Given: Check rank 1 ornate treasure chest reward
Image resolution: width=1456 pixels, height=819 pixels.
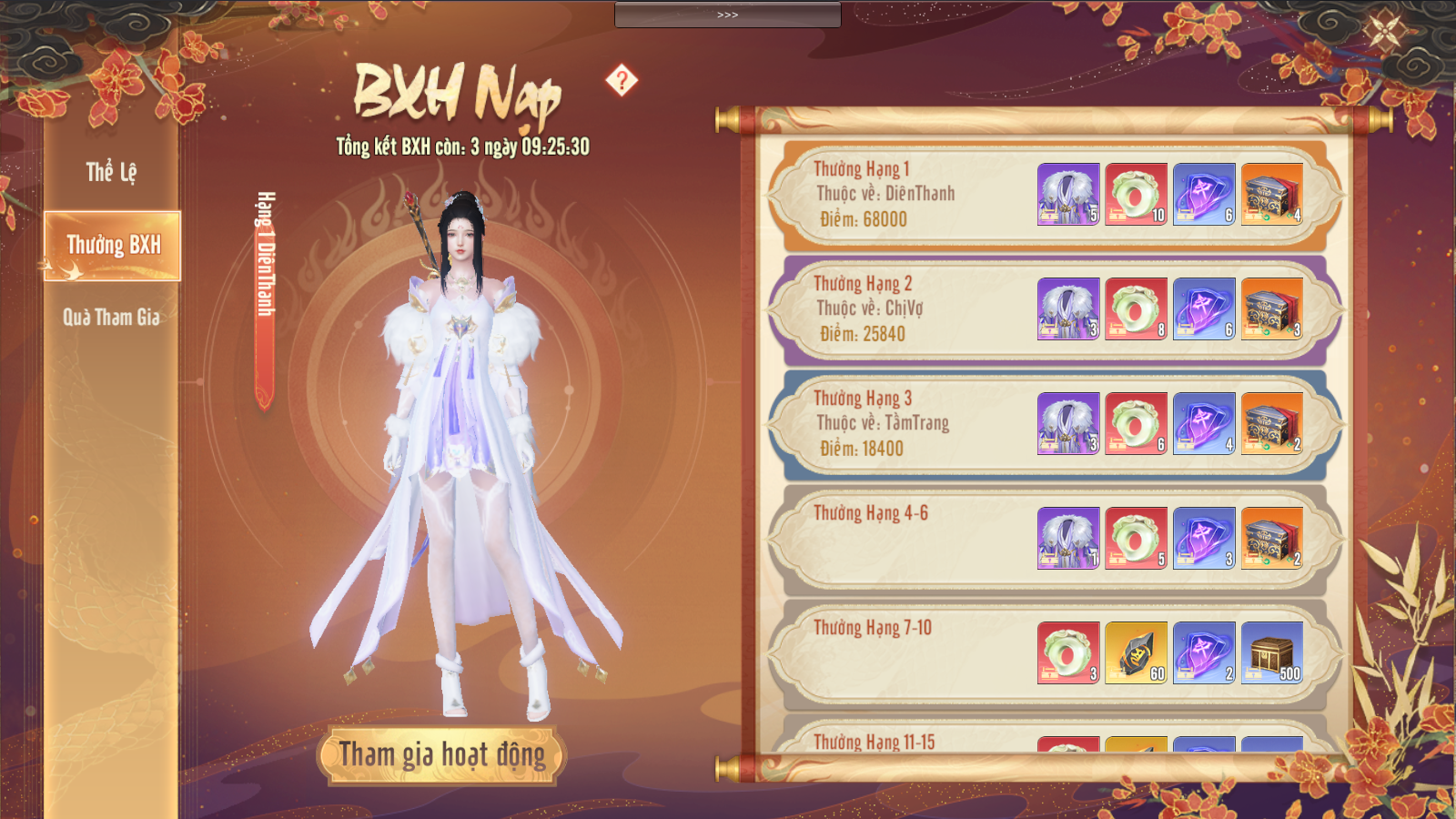Looking at the screenshot, I should pos(1272,194).
